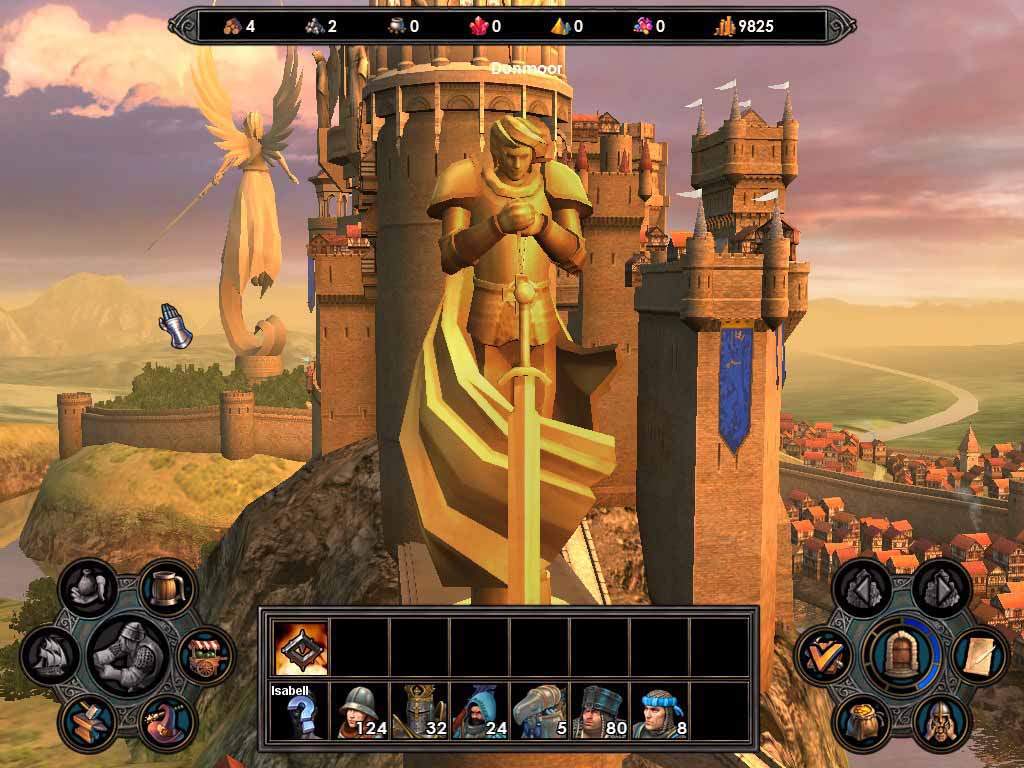Image resolution: width=1024 pixels, height=768 pixels.
Task: Open the tavern via the beer mug button
Action: click(167, 589)
